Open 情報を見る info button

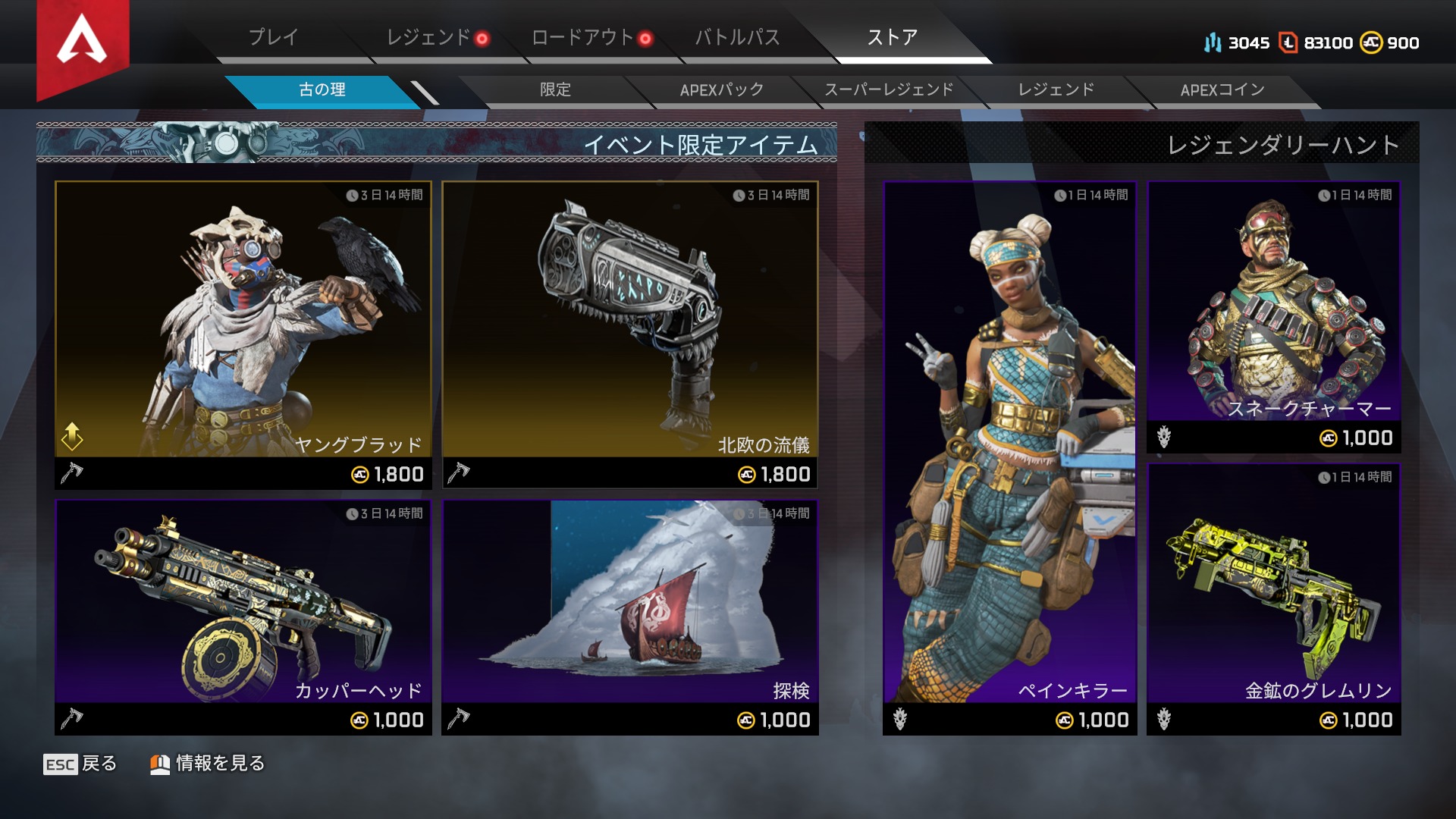(208, 764)
